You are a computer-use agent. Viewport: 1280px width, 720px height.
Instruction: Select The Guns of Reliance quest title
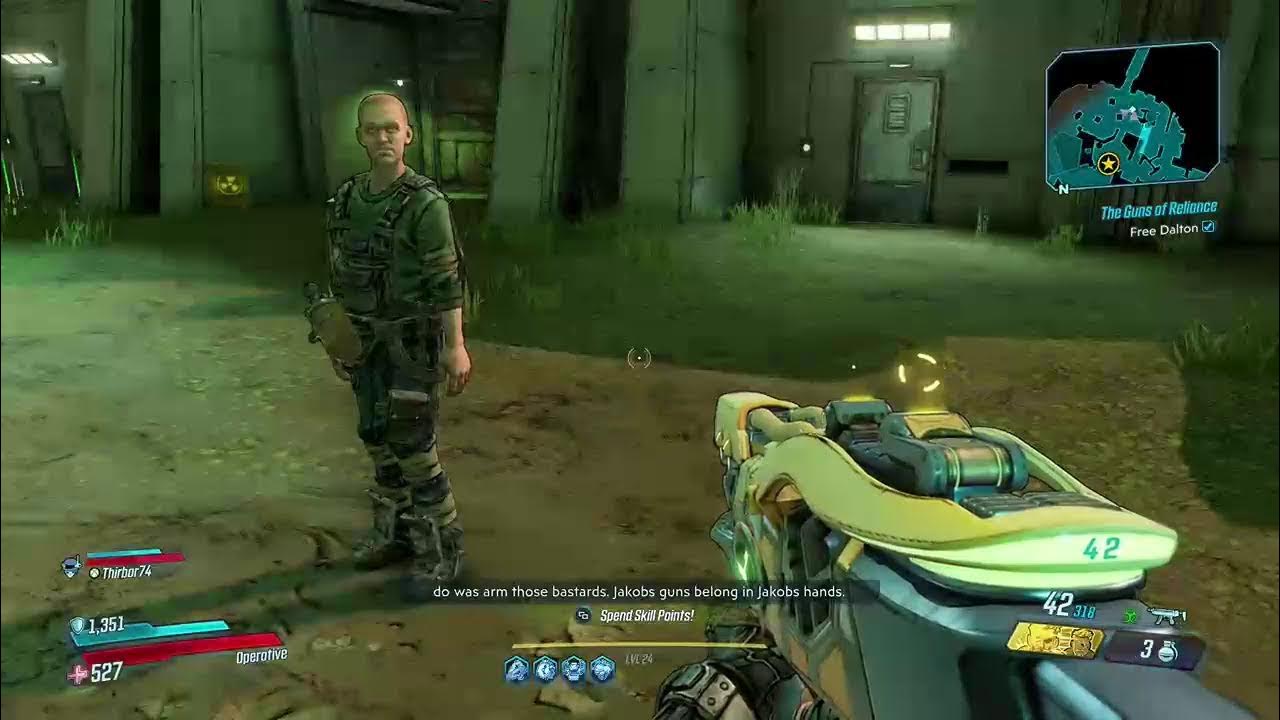pyautogui.click(x=1161, y=210)
